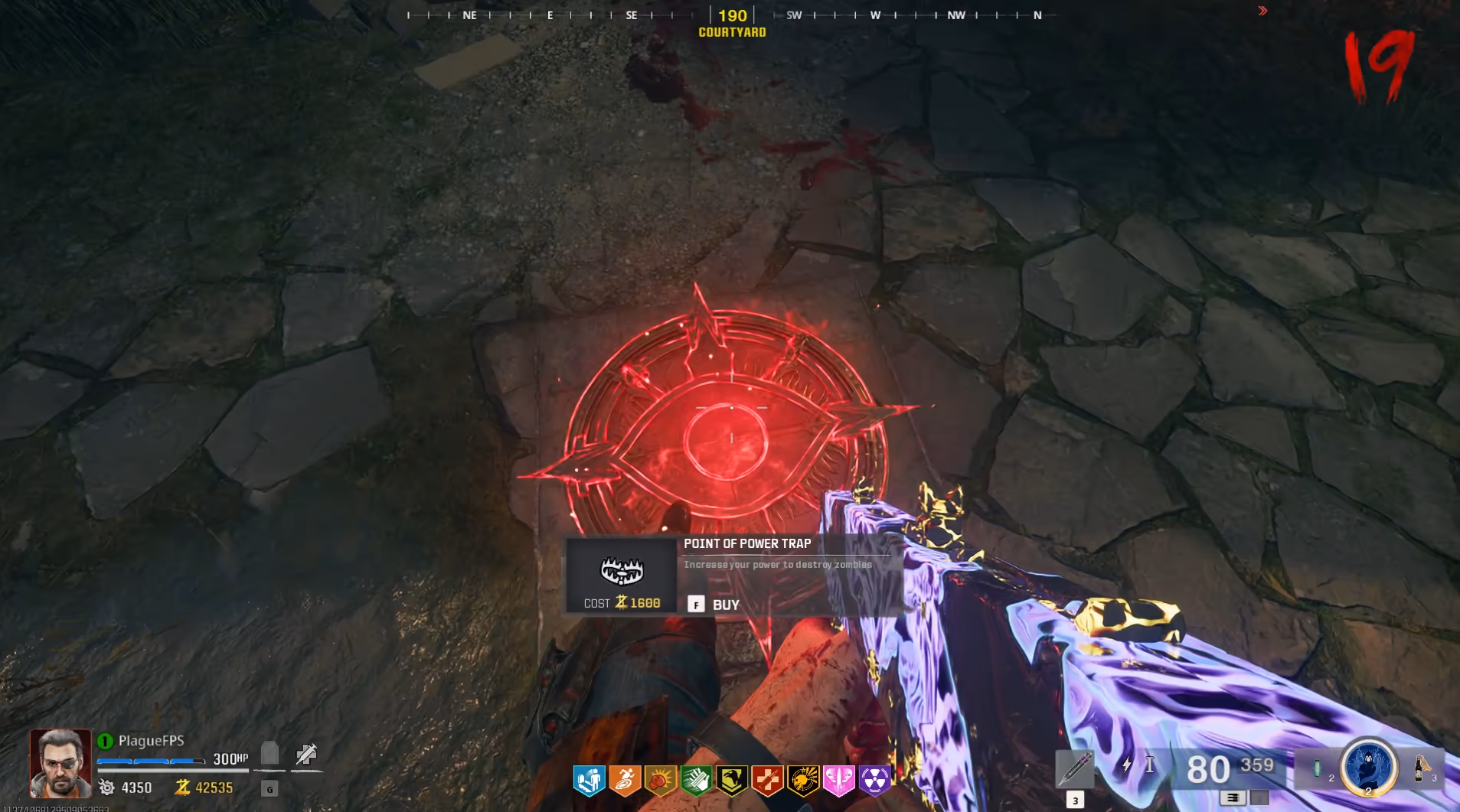Select the green Speed Cola perk icon
This screenshot has height=812, width=1460.
pos(696,781)
